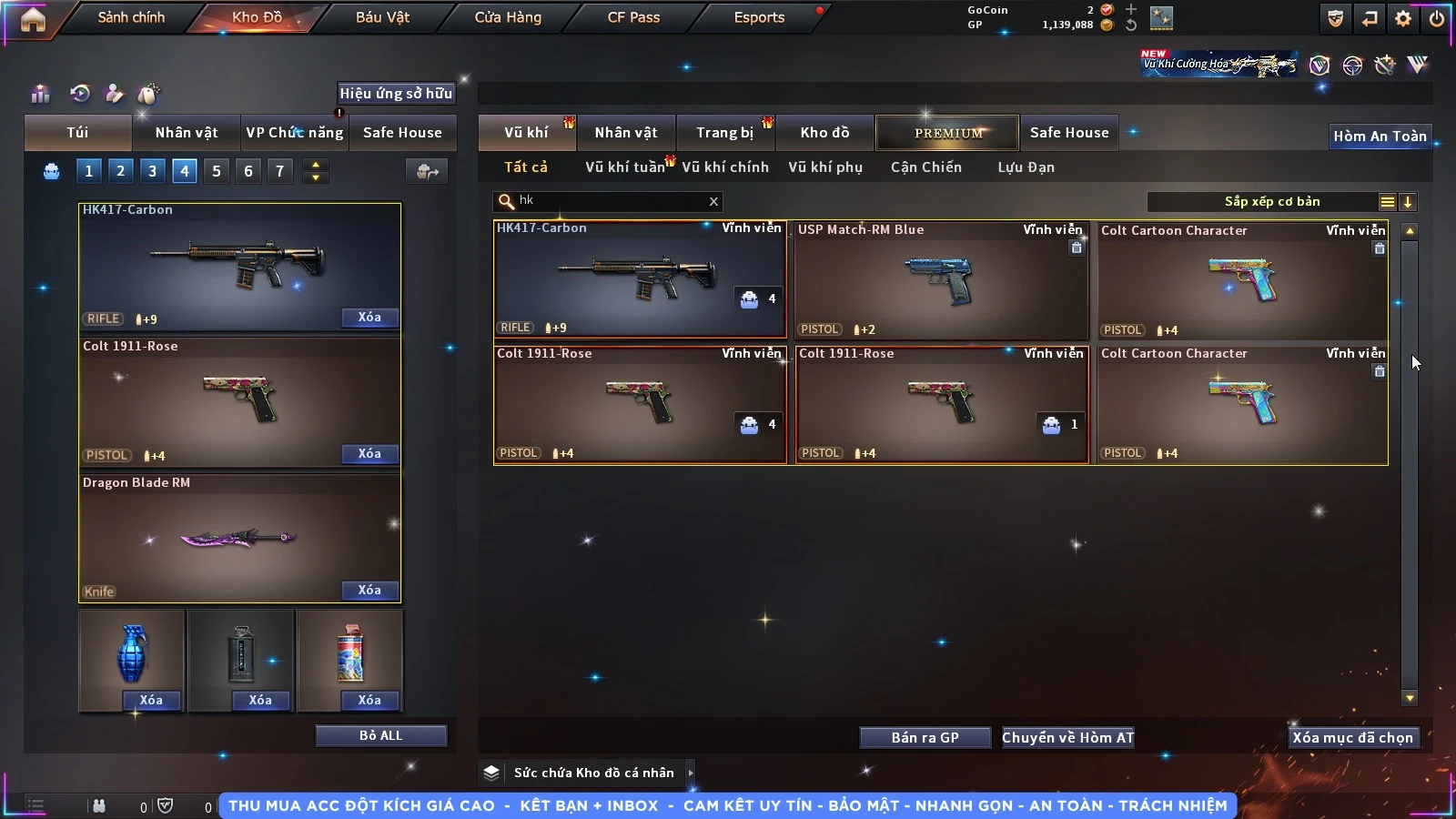Click the Bán ra GP button
This screenshot has width=1456, height=819.
925,738
